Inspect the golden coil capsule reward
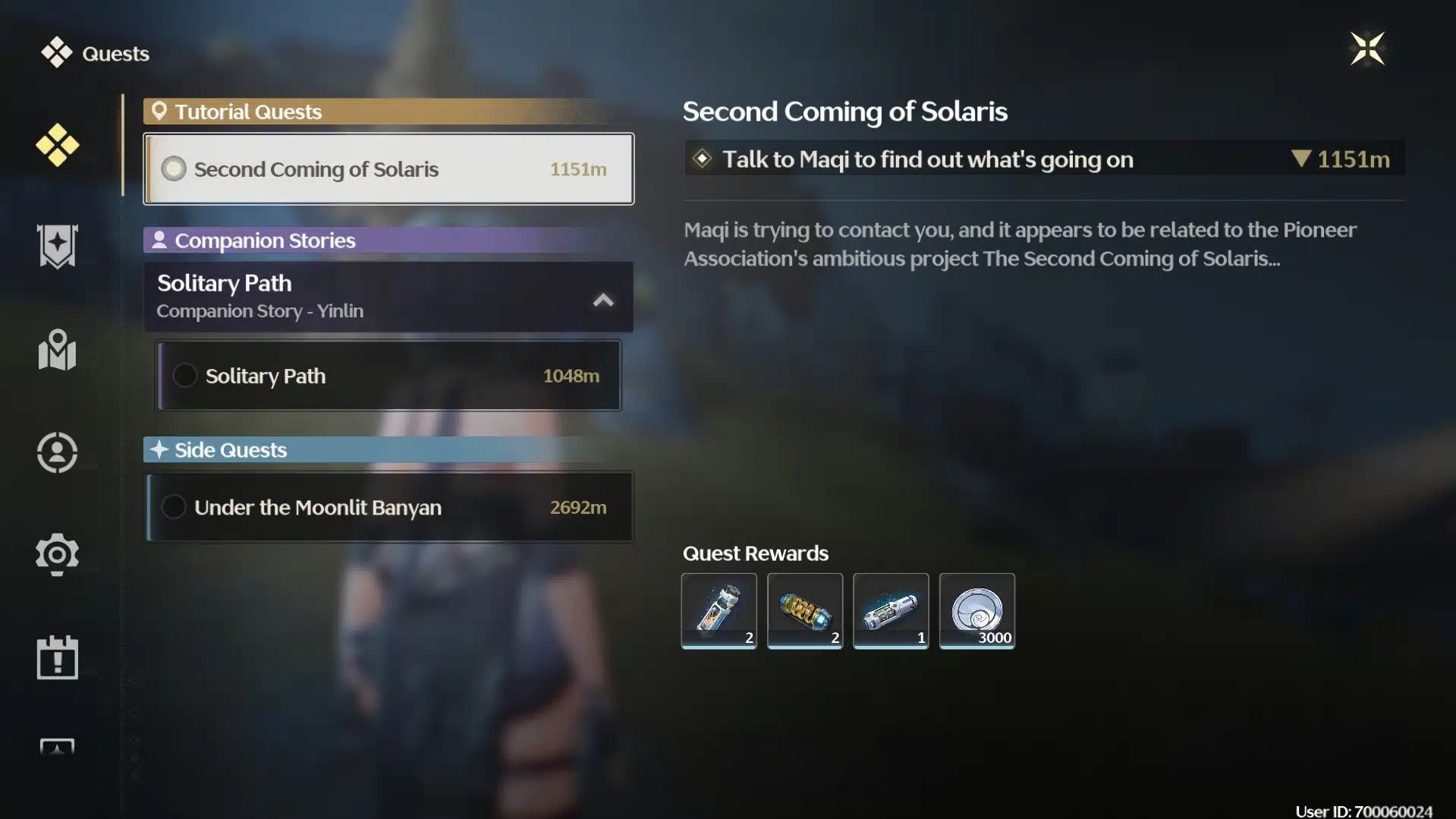The width and height of the screenshot is (1456, 819). (804, 611)
